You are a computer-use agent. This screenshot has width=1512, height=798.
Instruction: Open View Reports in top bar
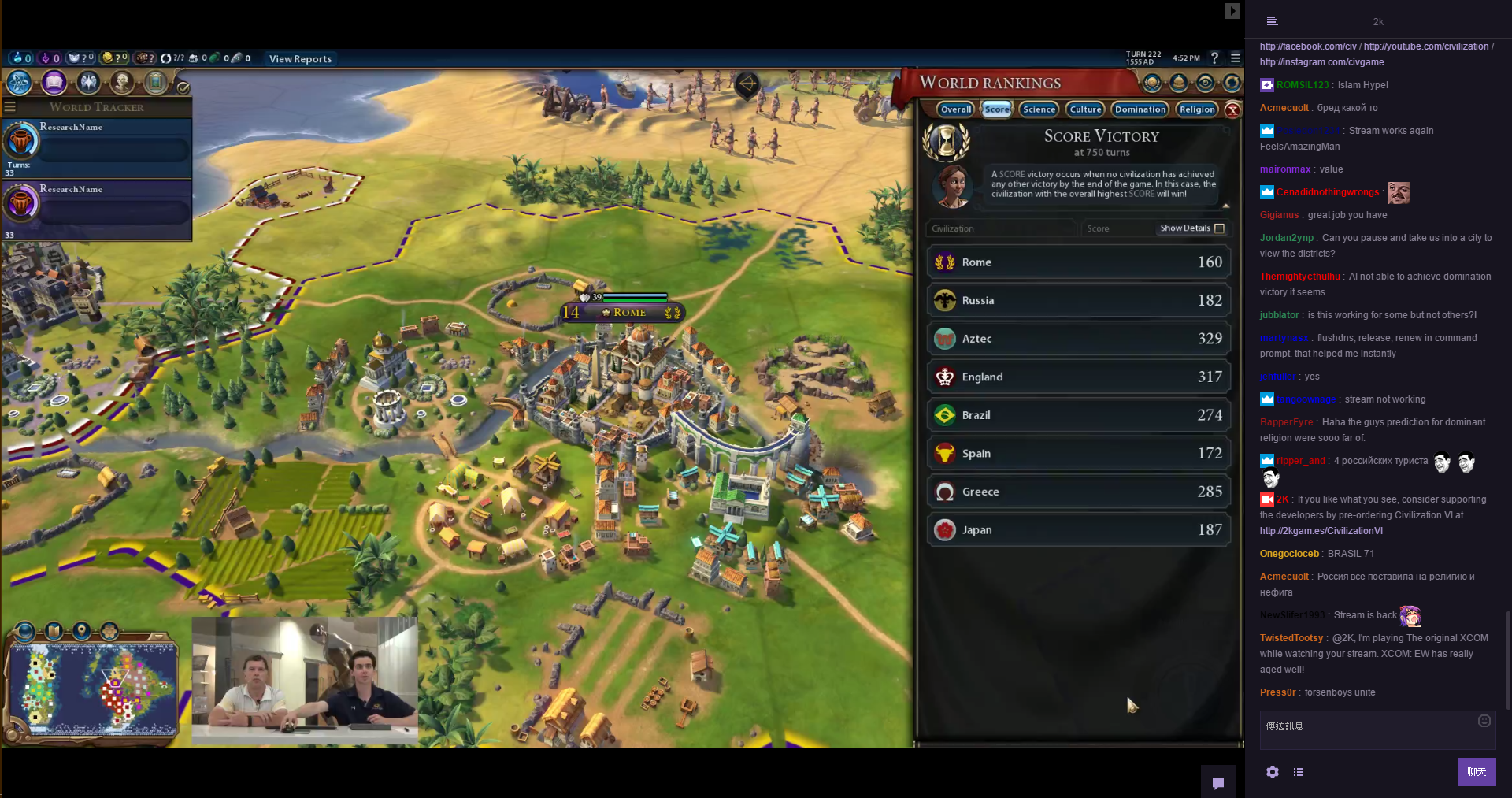pos(300,59)
